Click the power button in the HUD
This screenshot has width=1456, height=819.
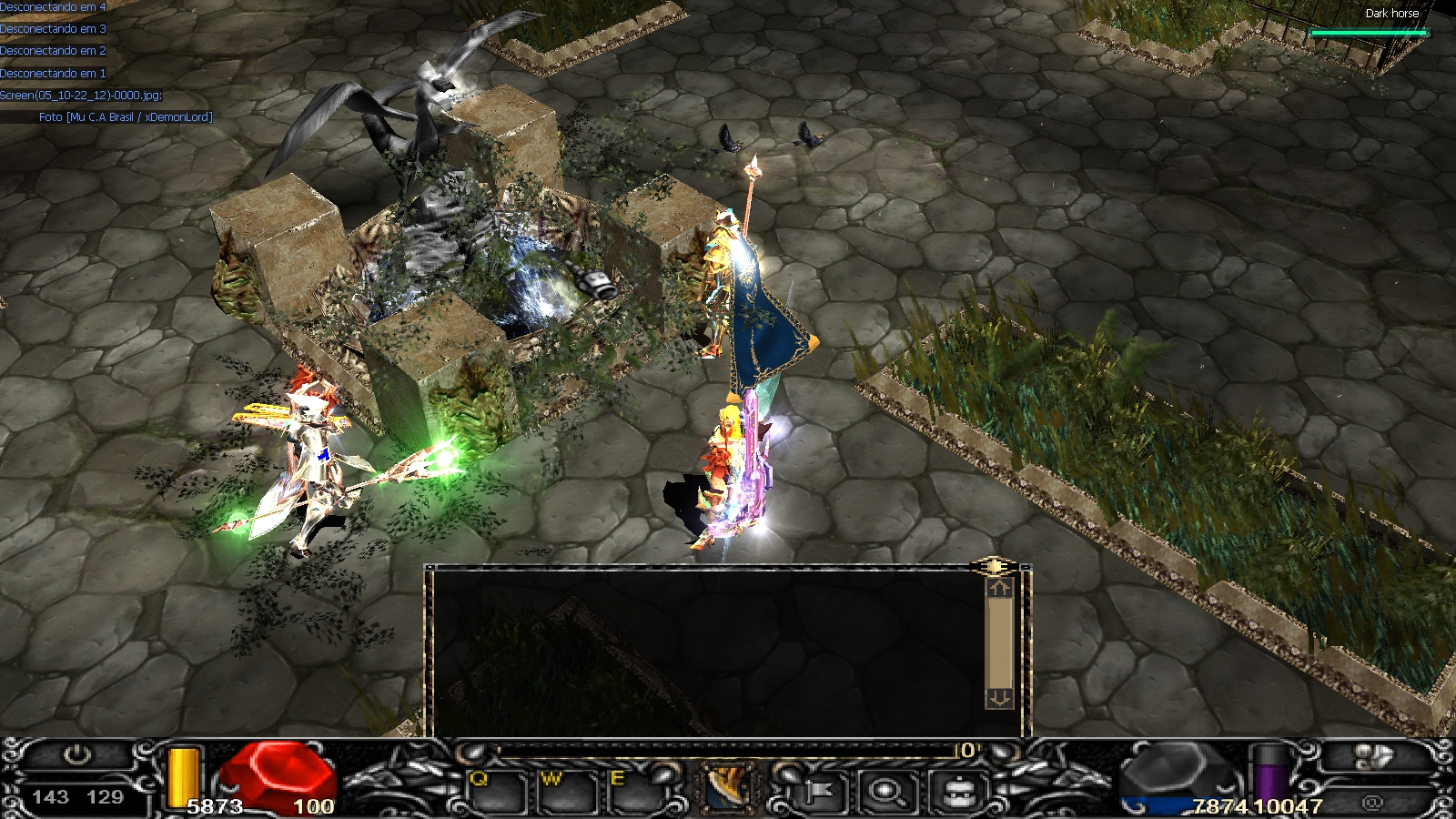click(x=77, y=755)
